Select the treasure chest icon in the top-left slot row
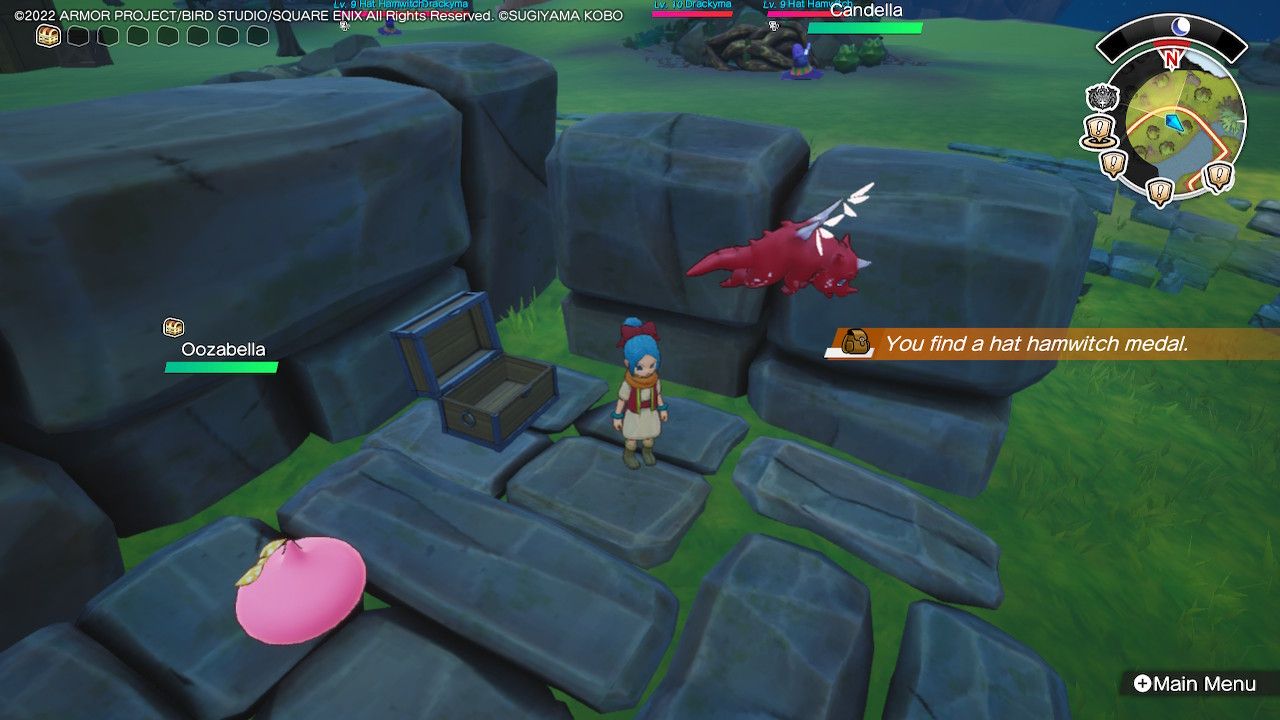 [x=46, y=33]
